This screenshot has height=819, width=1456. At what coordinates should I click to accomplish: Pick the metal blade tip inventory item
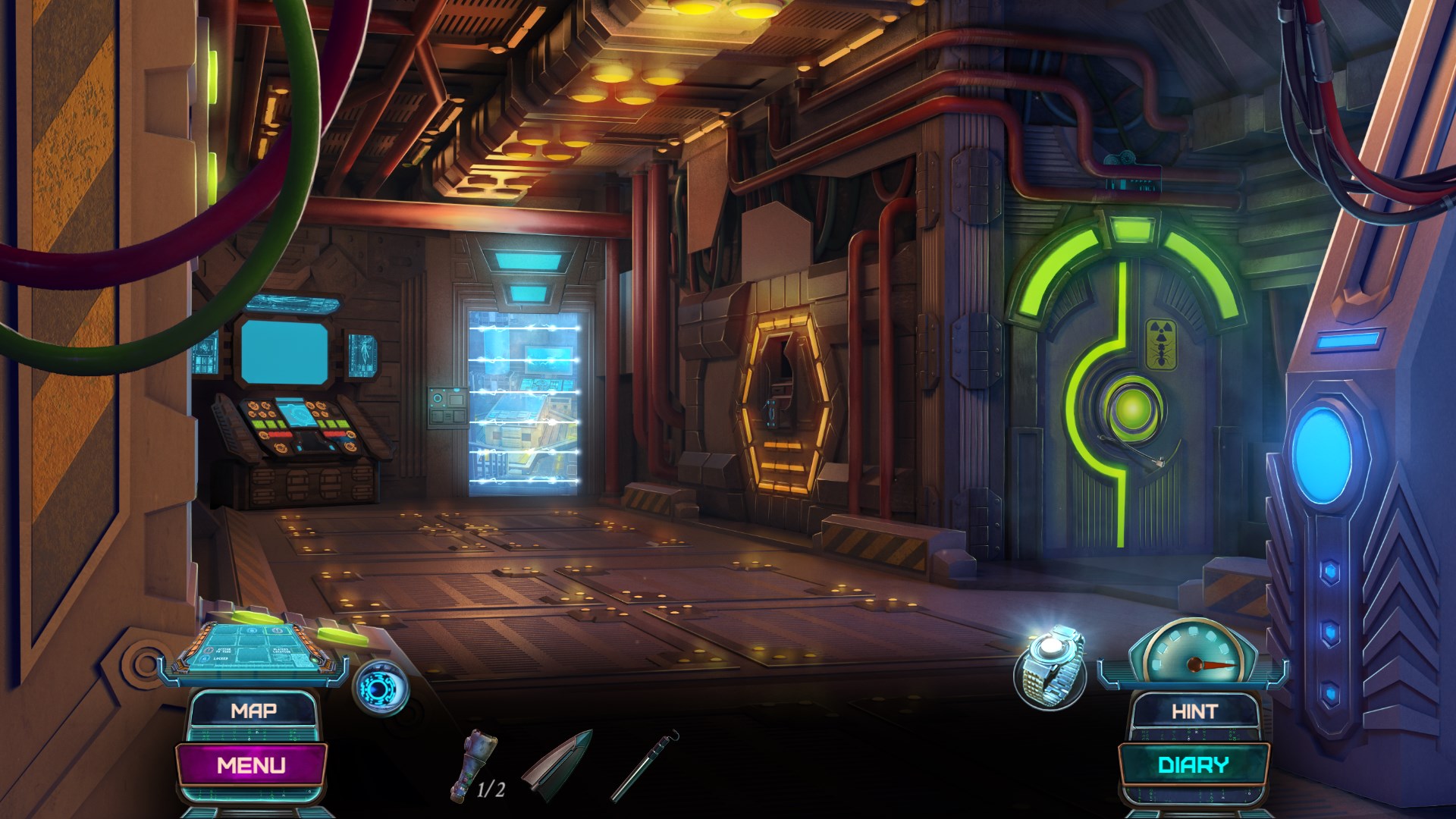[559, 763]
